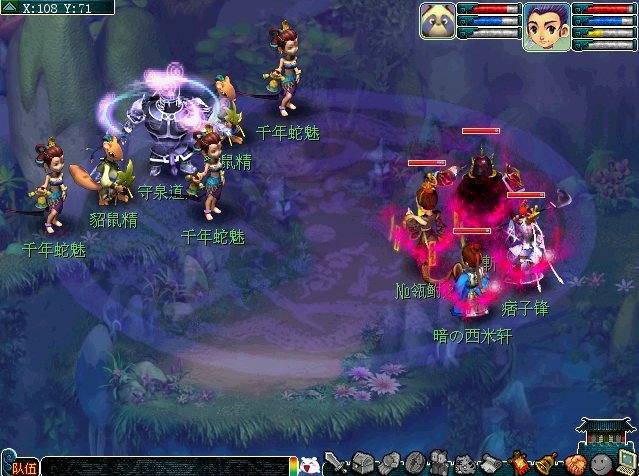Click the golden bell icon
Image resolution: width=639 pixels, height=476 pixels.
pyautogui.click(x=546, y=464)
